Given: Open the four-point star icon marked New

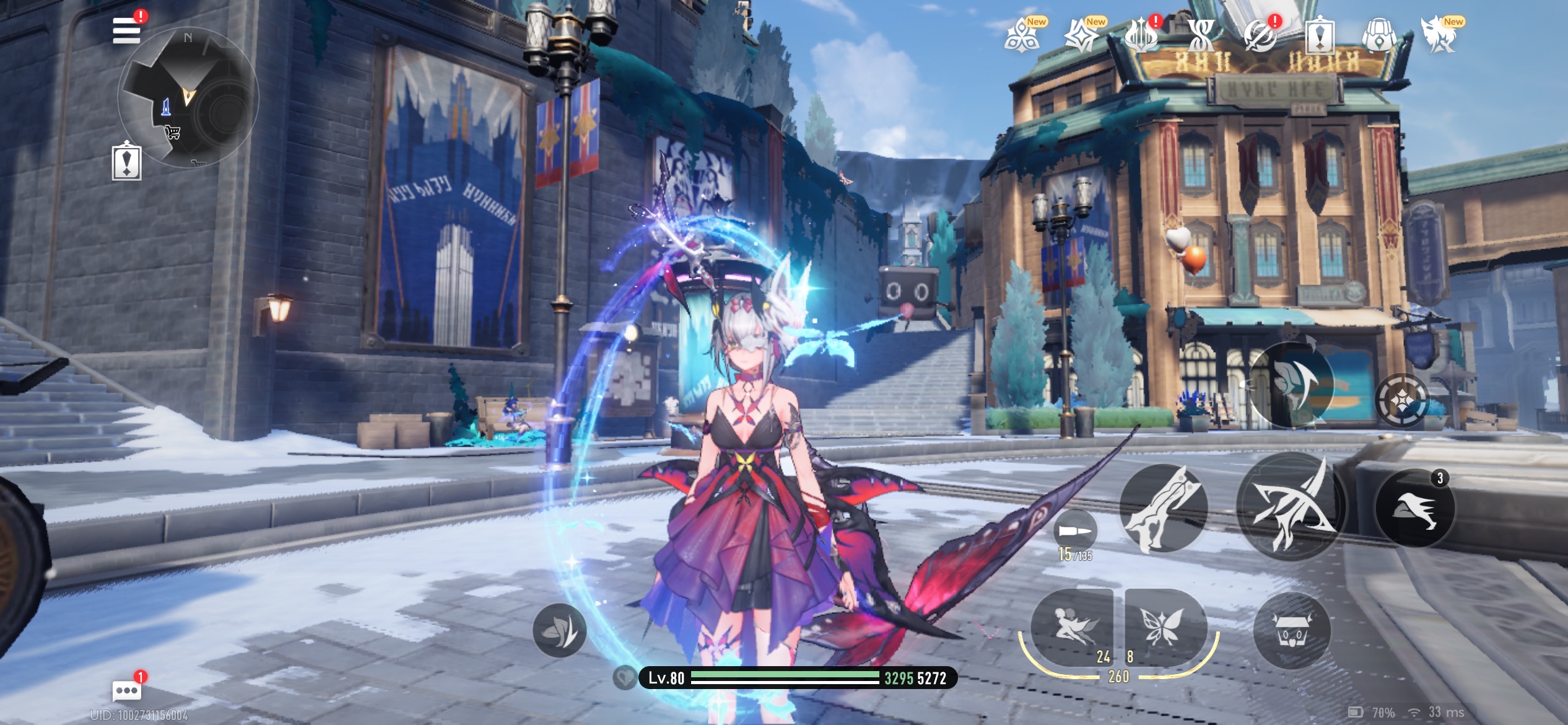Looking at the screenshot, I should tap(1081, 36).
